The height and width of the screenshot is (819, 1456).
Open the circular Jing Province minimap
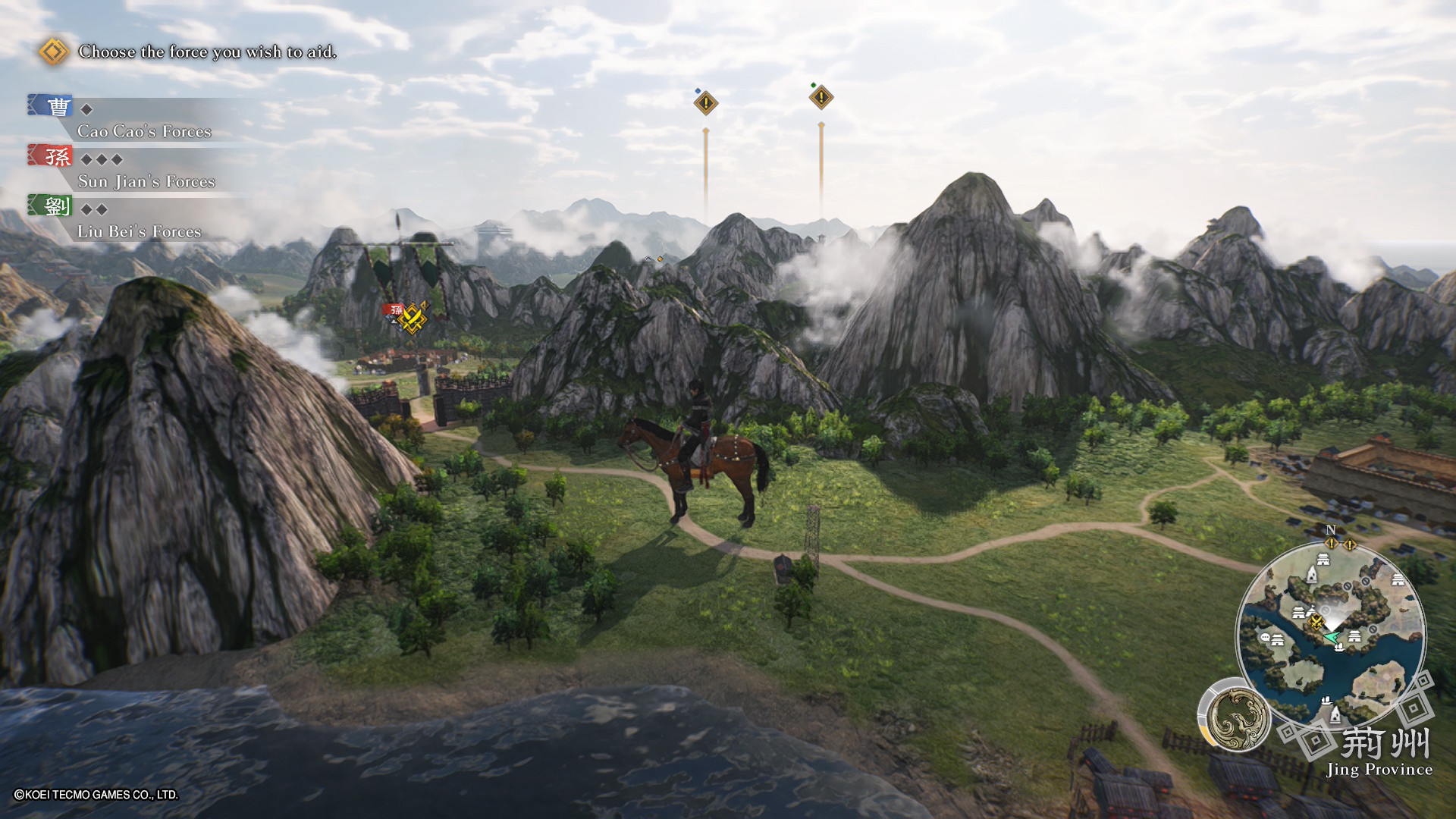pyautogui.click(x=1330, y=634)
